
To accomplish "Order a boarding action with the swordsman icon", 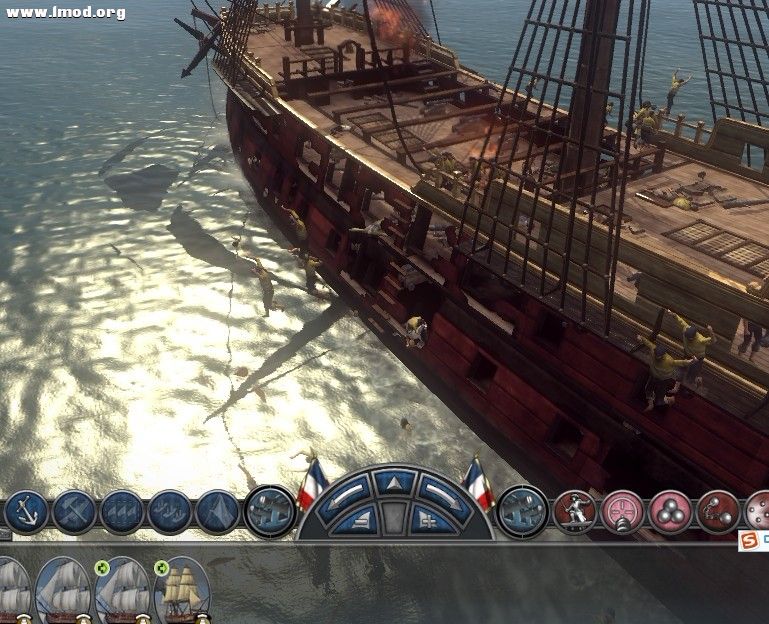I will [574, 512].
